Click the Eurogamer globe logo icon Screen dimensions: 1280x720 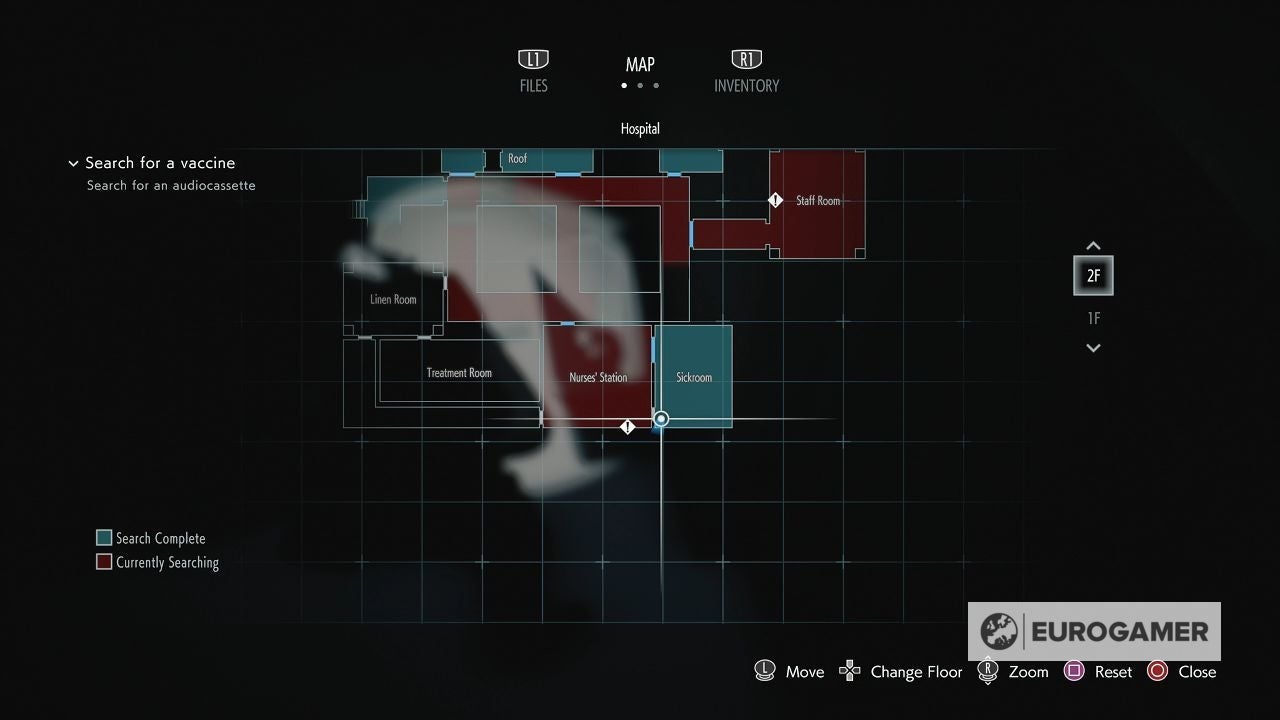coord(997,631)
